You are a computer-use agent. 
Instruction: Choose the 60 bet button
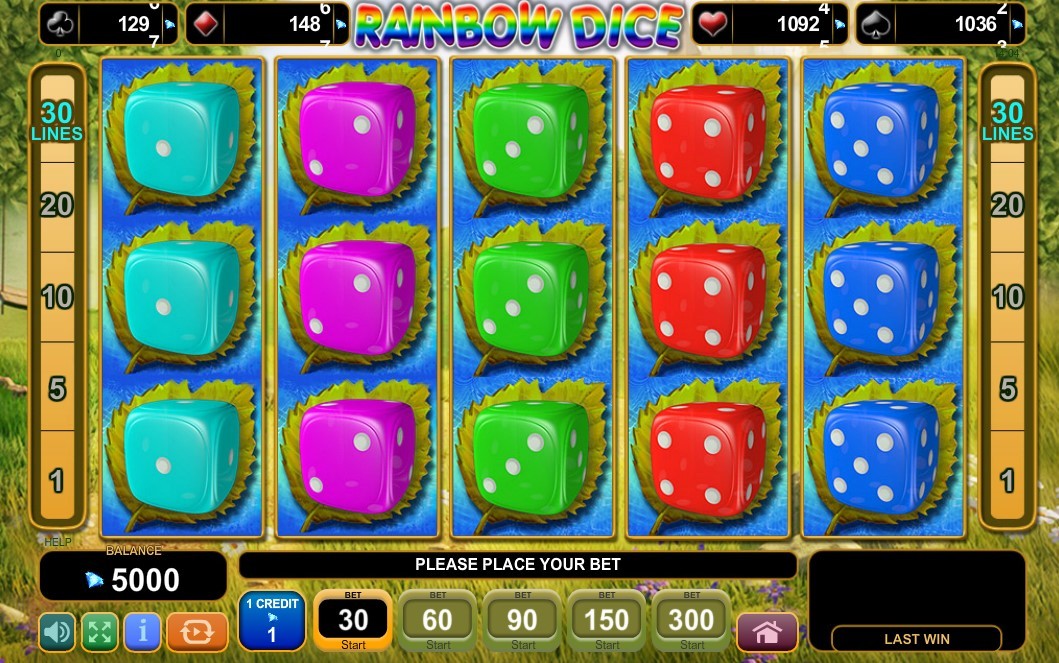point(438,620)
